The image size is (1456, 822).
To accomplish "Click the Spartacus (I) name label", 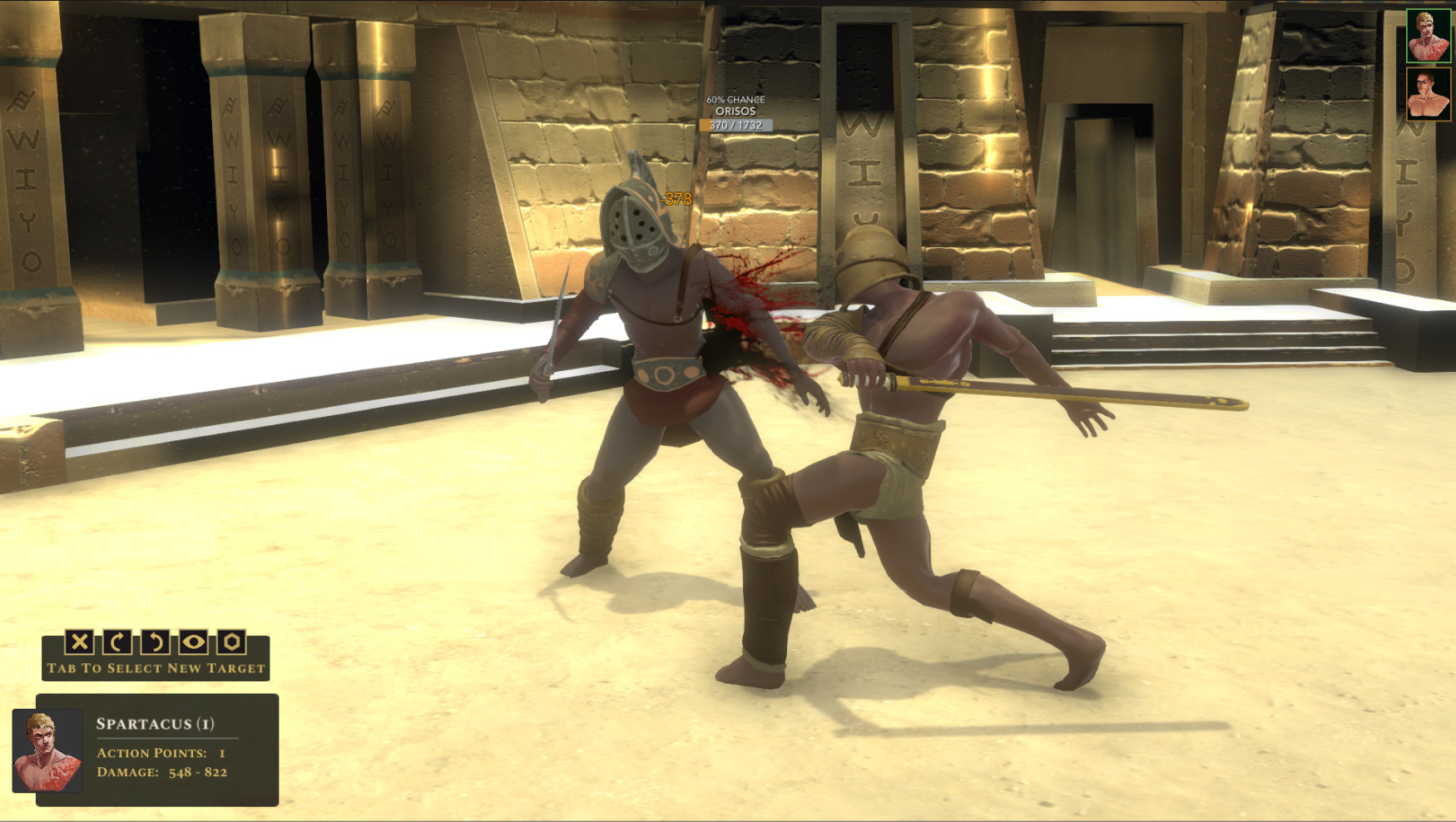I will click(156, 723).
